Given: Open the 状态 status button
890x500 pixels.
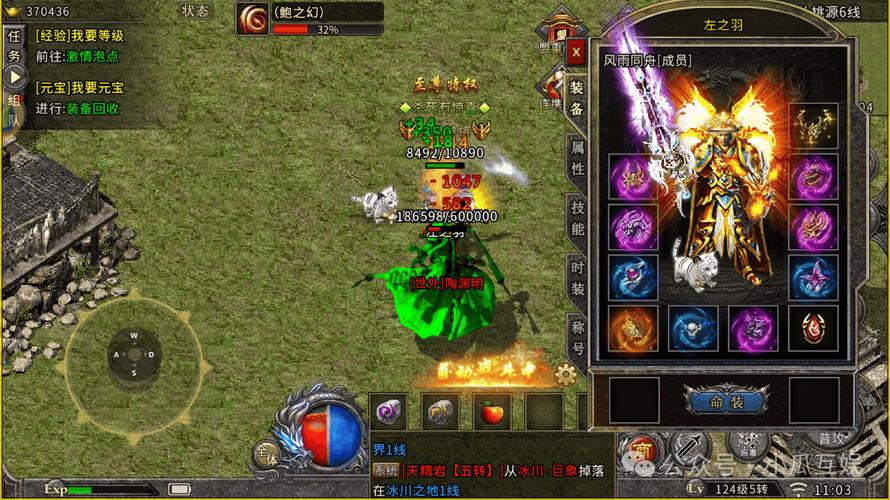Looking at the screenshot, I should click(x=196, y=11).
